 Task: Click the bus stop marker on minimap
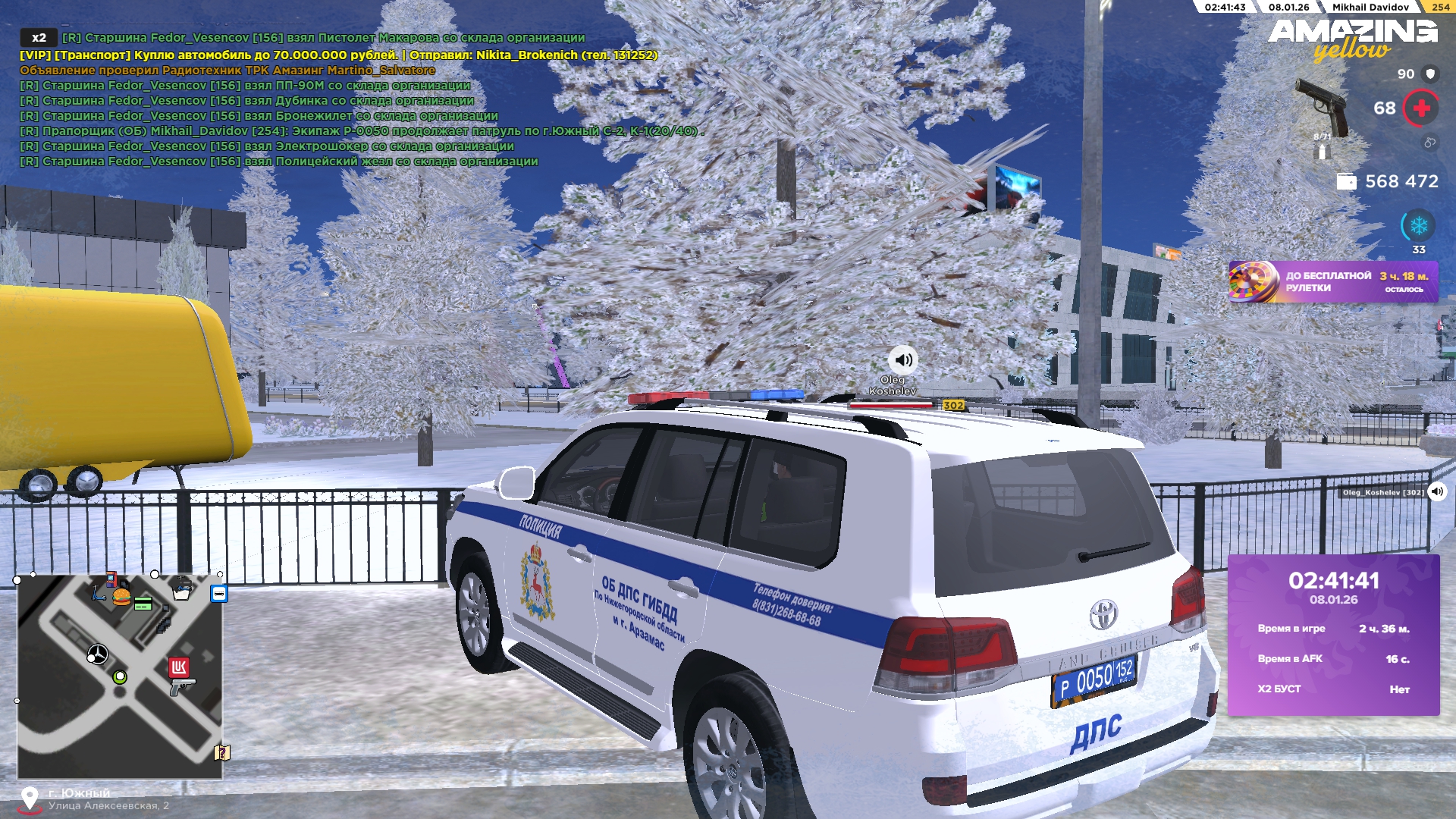tap(219, 594)
